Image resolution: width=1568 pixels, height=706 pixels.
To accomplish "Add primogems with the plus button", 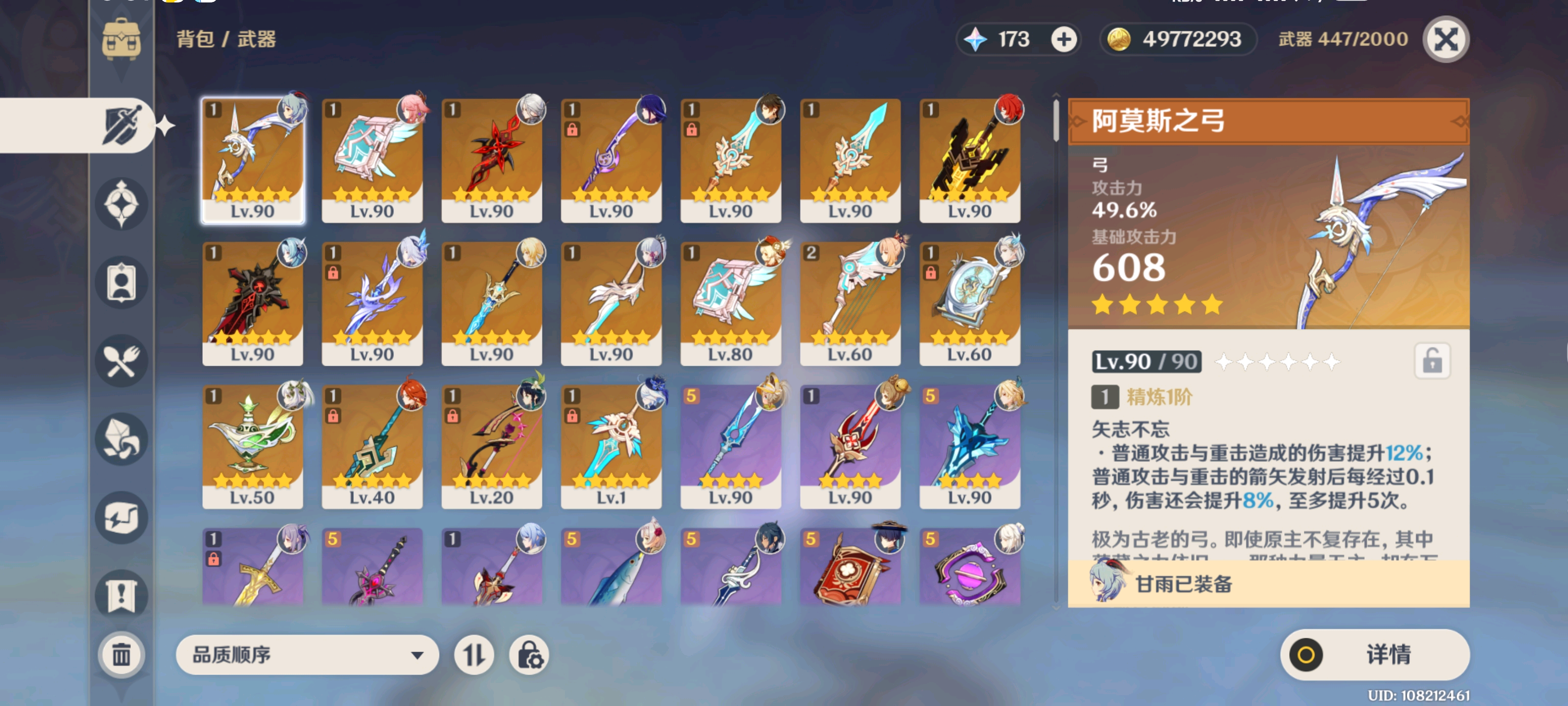I will tap(1063, 40).
